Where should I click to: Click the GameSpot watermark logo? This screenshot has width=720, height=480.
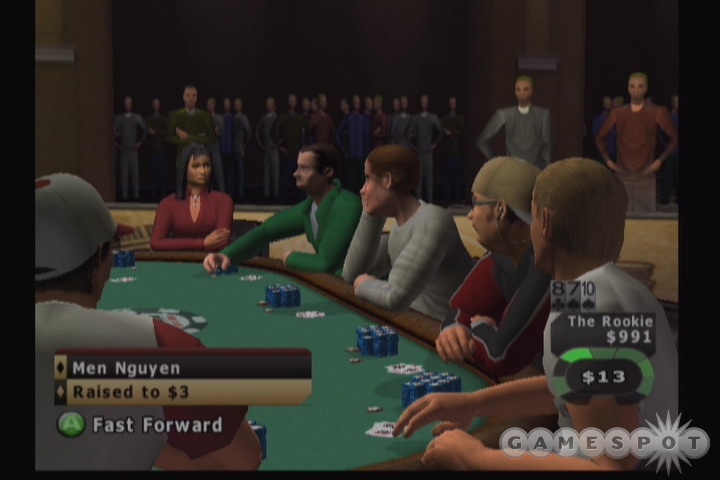(x=604, y=441)
